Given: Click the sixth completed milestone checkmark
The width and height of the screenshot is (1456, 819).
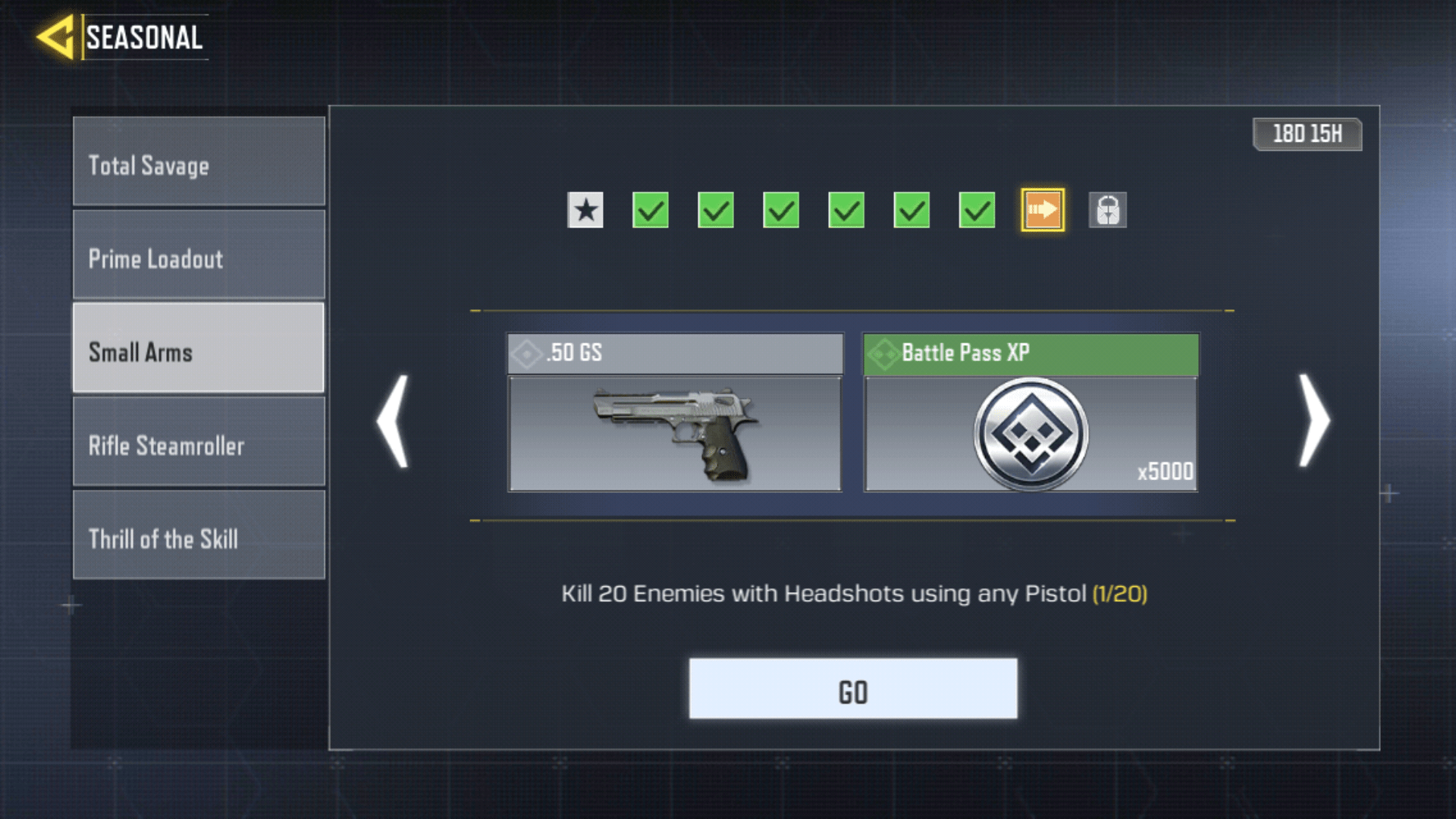Looking at the screenshot, I should coord(977,212).
